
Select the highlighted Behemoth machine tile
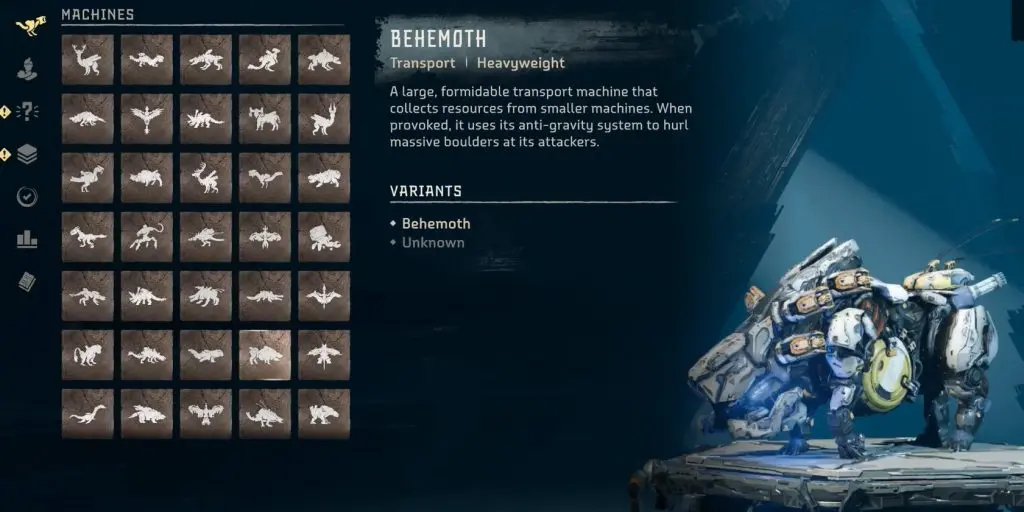(x=265, y=355)
